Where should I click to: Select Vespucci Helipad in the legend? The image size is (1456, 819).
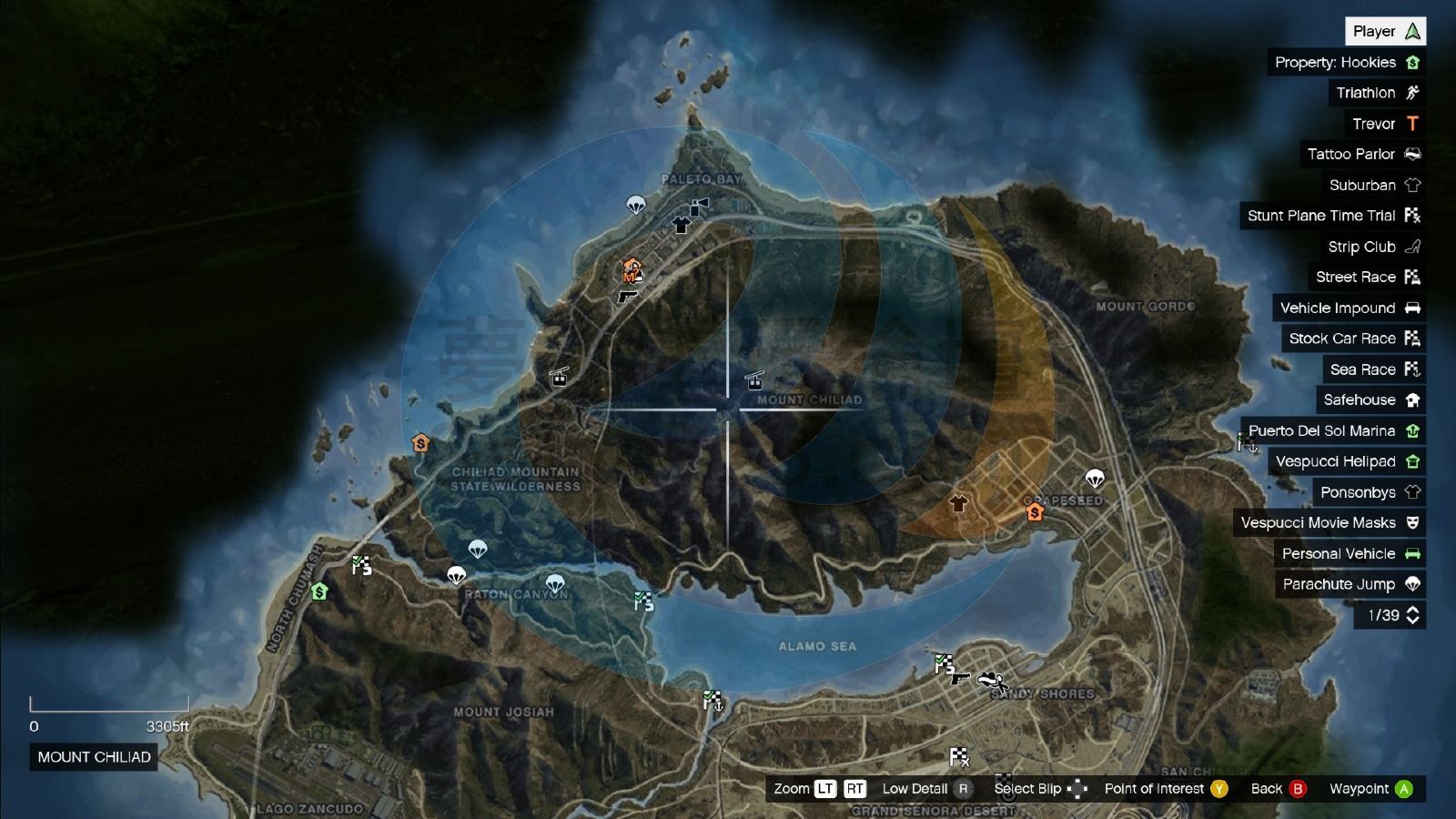(x=1347, y=461)
